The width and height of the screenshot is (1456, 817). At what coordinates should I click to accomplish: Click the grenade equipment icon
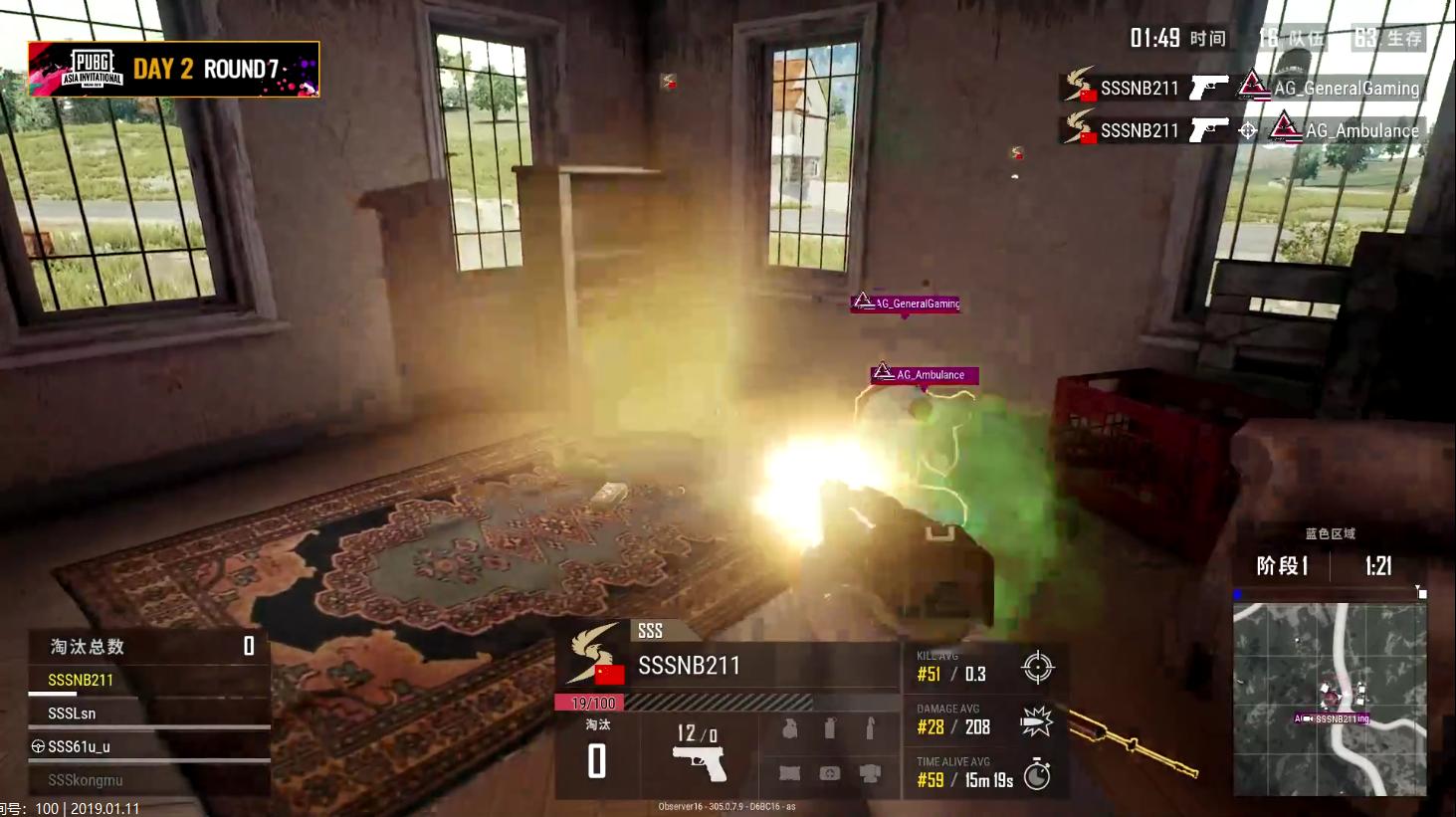[x=789, y=729]
